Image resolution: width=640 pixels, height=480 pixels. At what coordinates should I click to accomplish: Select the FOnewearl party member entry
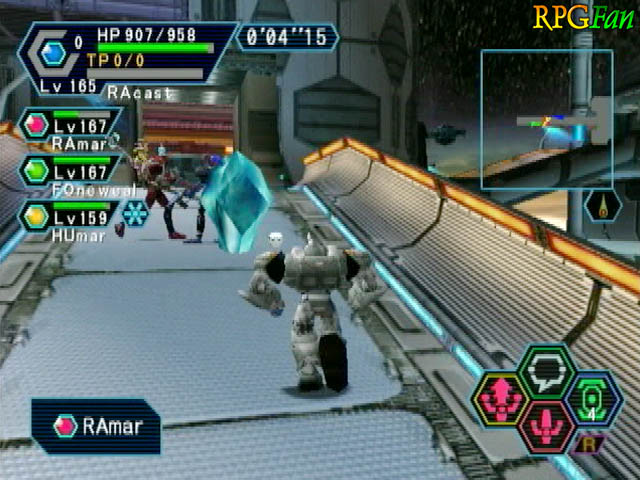pos(72,170)
